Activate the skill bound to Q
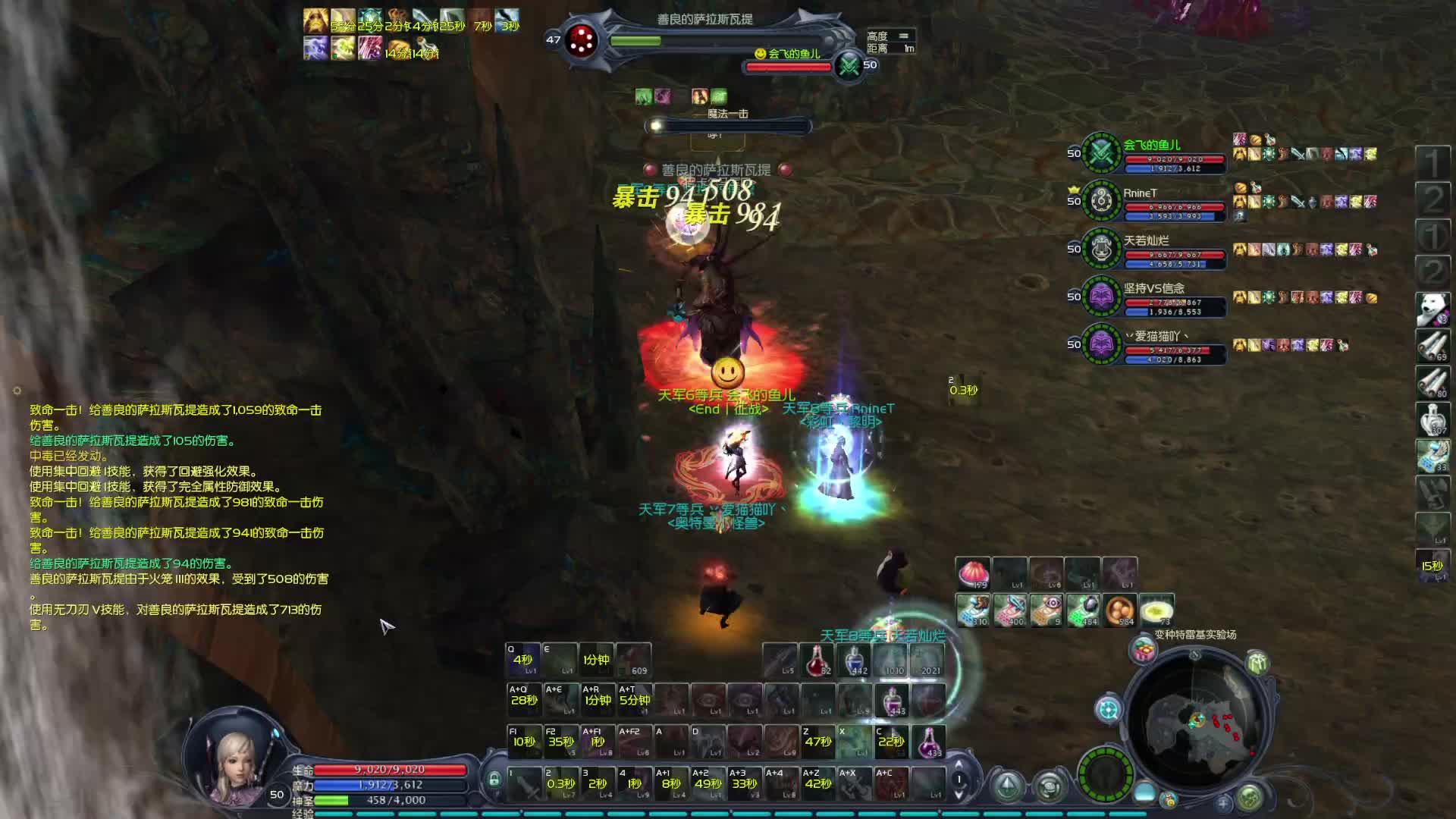 [522, 660]
